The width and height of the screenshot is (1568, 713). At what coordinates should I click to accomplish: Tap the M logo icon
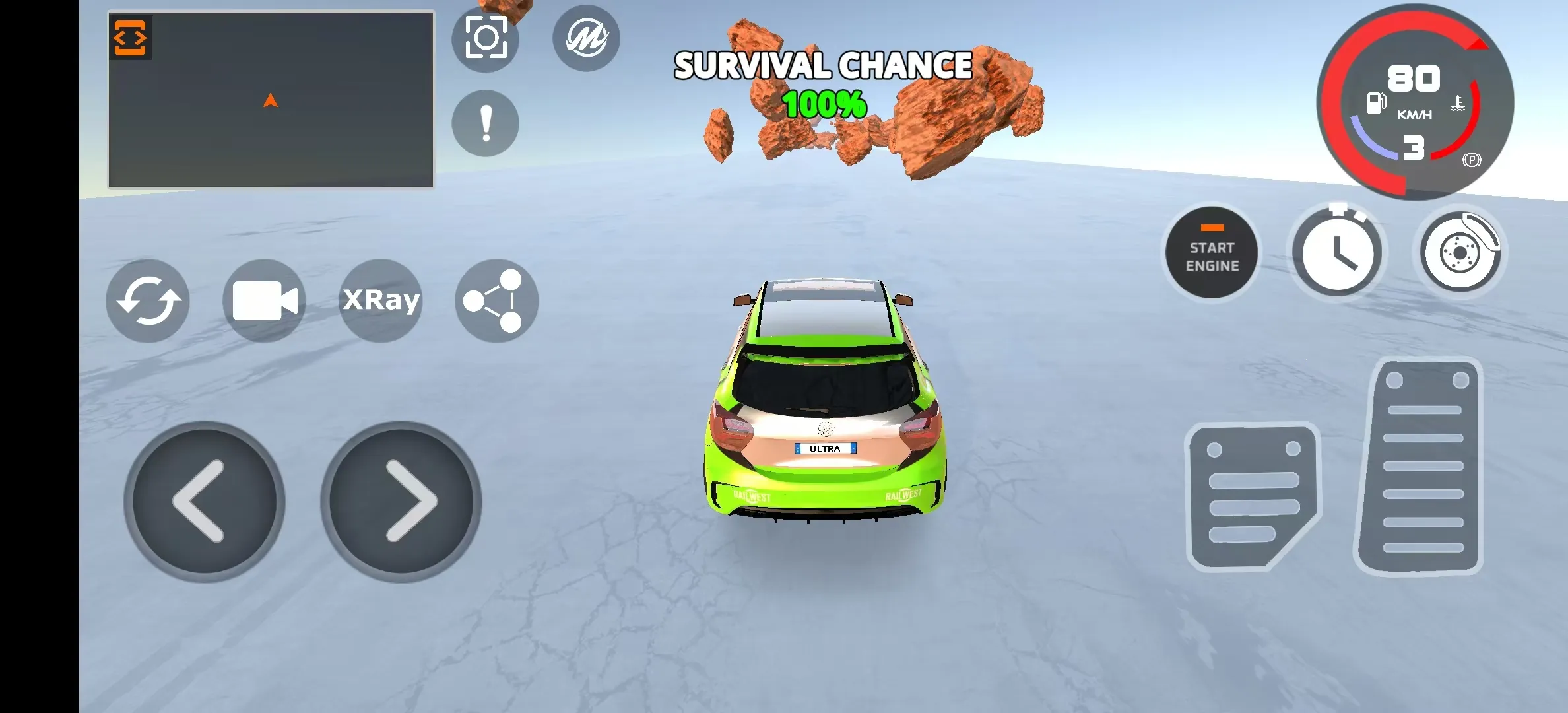586,38
